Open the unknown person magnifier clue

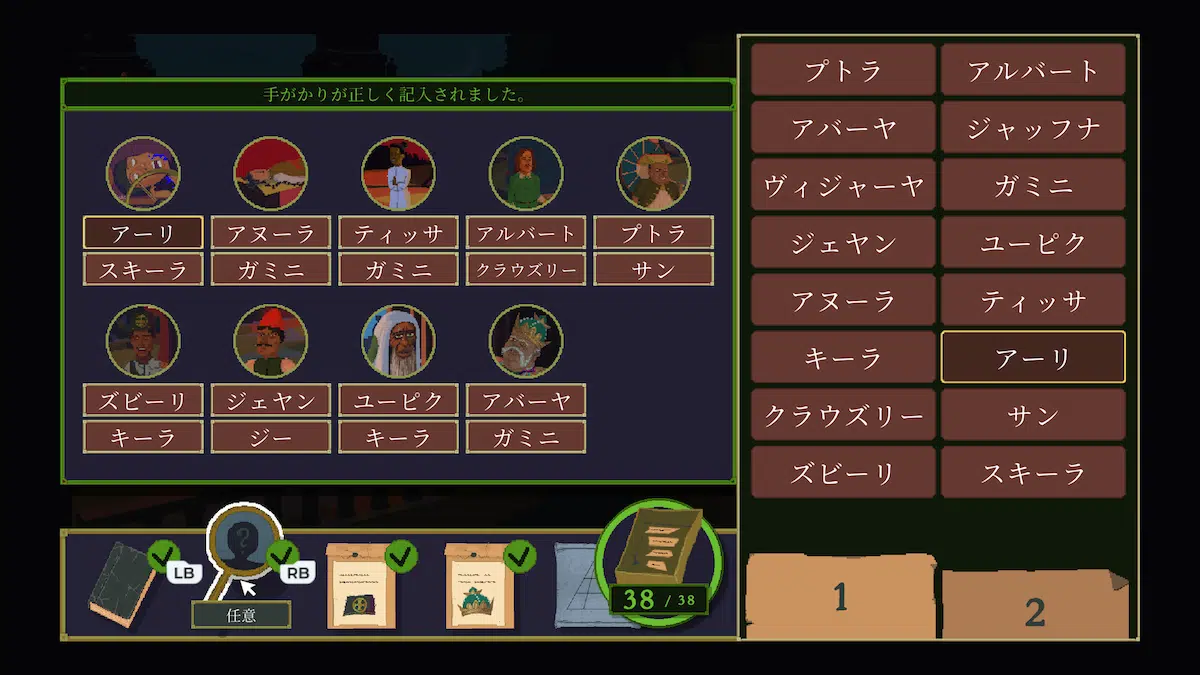[241, 545]
